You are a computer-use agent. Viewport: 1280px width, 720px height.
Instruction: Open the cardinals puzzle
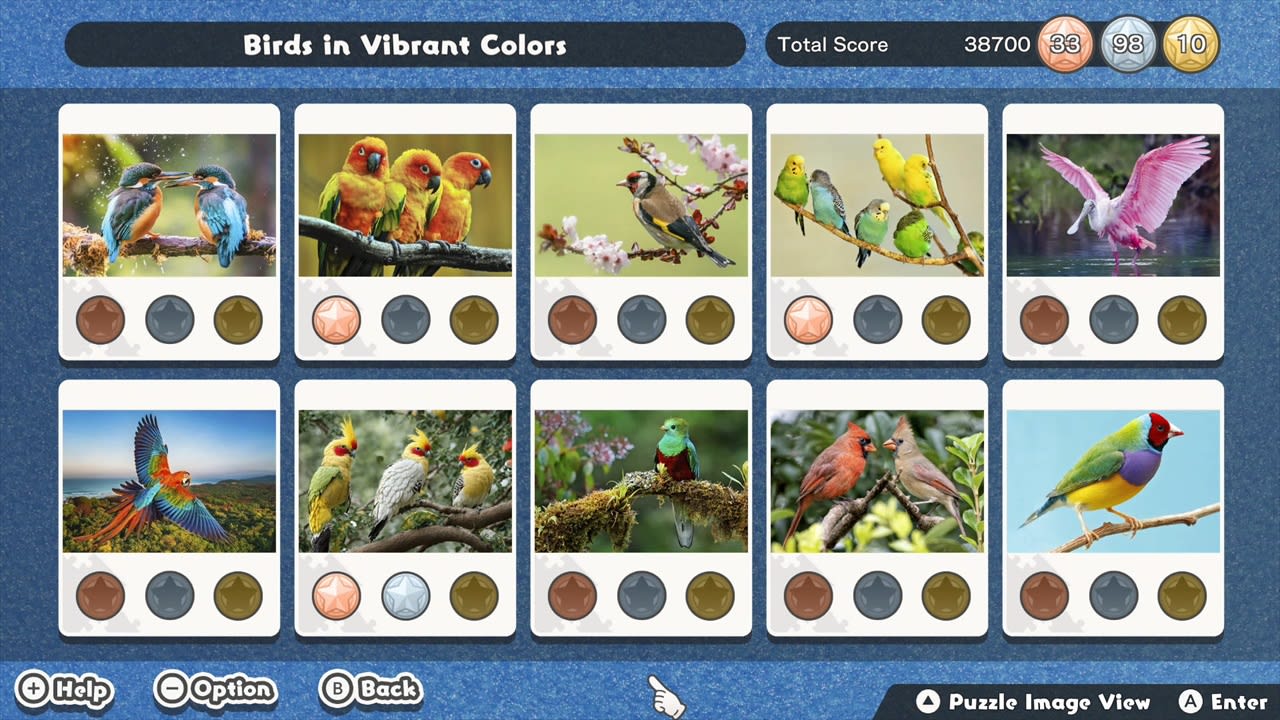877,478
